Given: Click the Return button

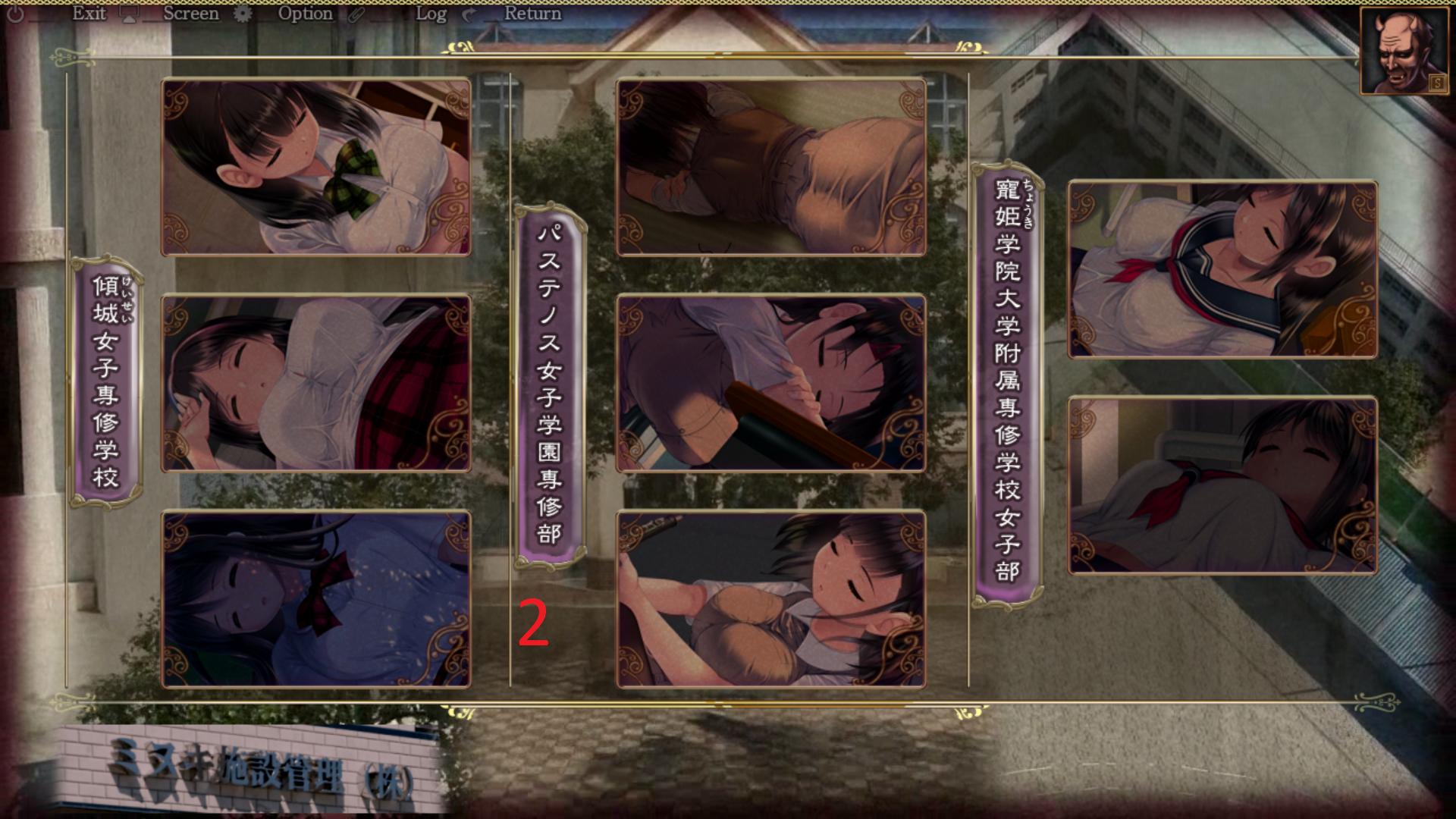Looking at the screenshot, I should coord(532,14).
